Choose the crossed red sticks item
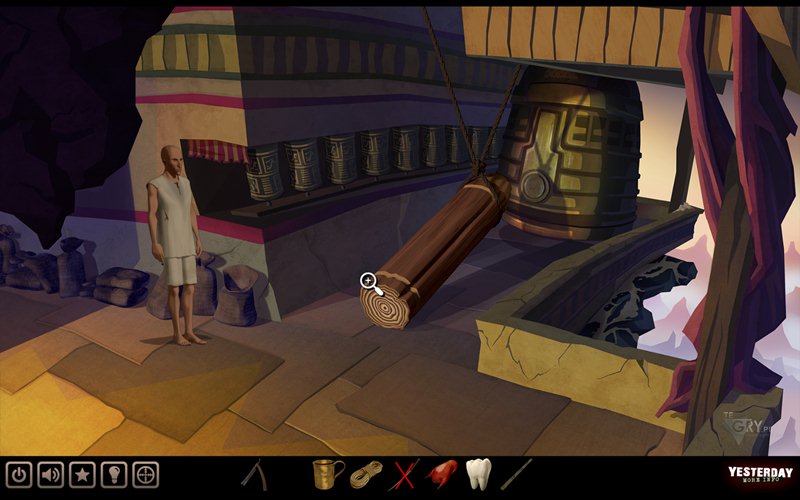Screen dimensions: 800x500 pyautogui.click(x=405, y=473)
